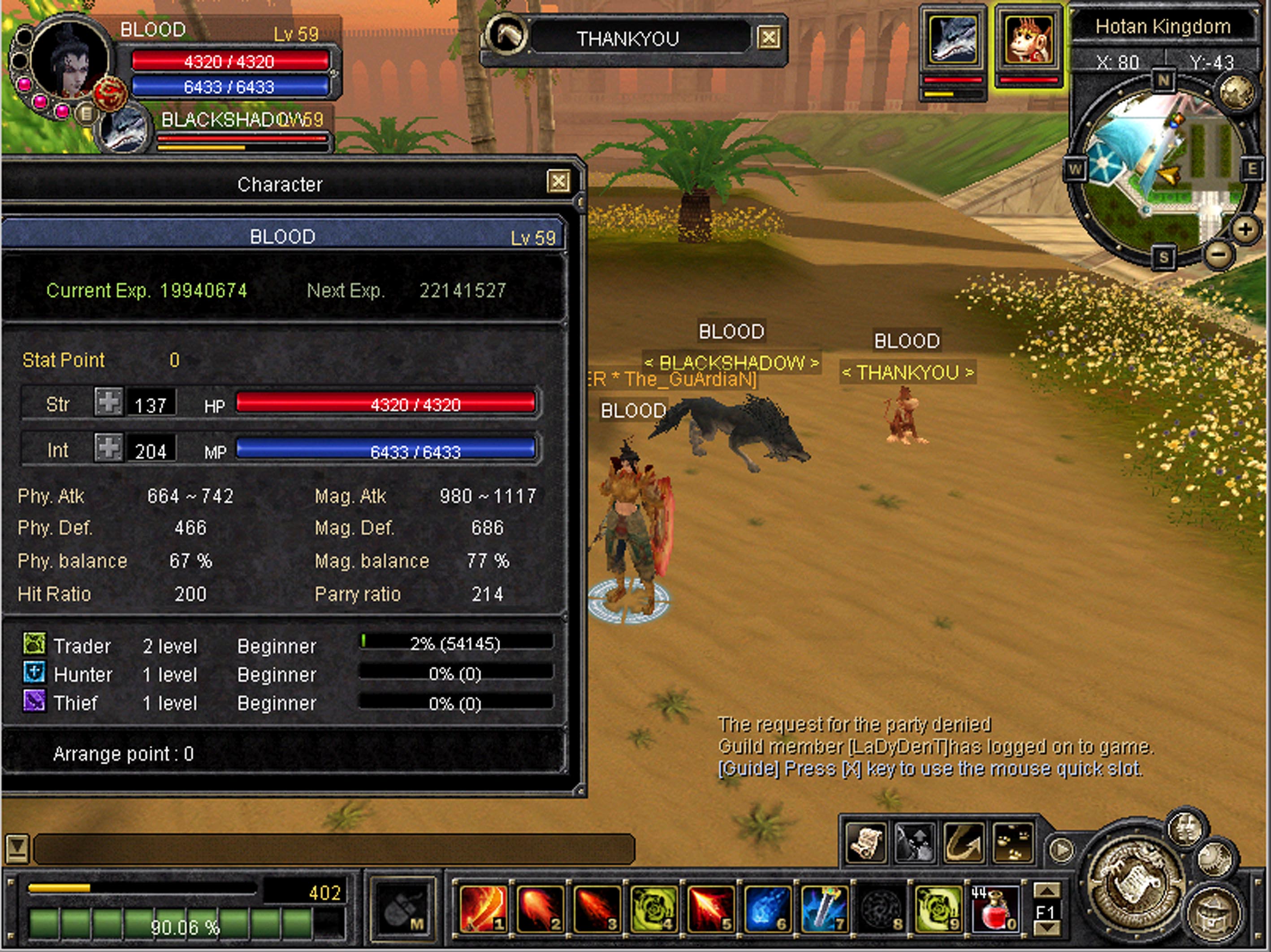Click the scroll icon above the hotbar
The image size is (1271, 952).
click(x=866, y=843)
